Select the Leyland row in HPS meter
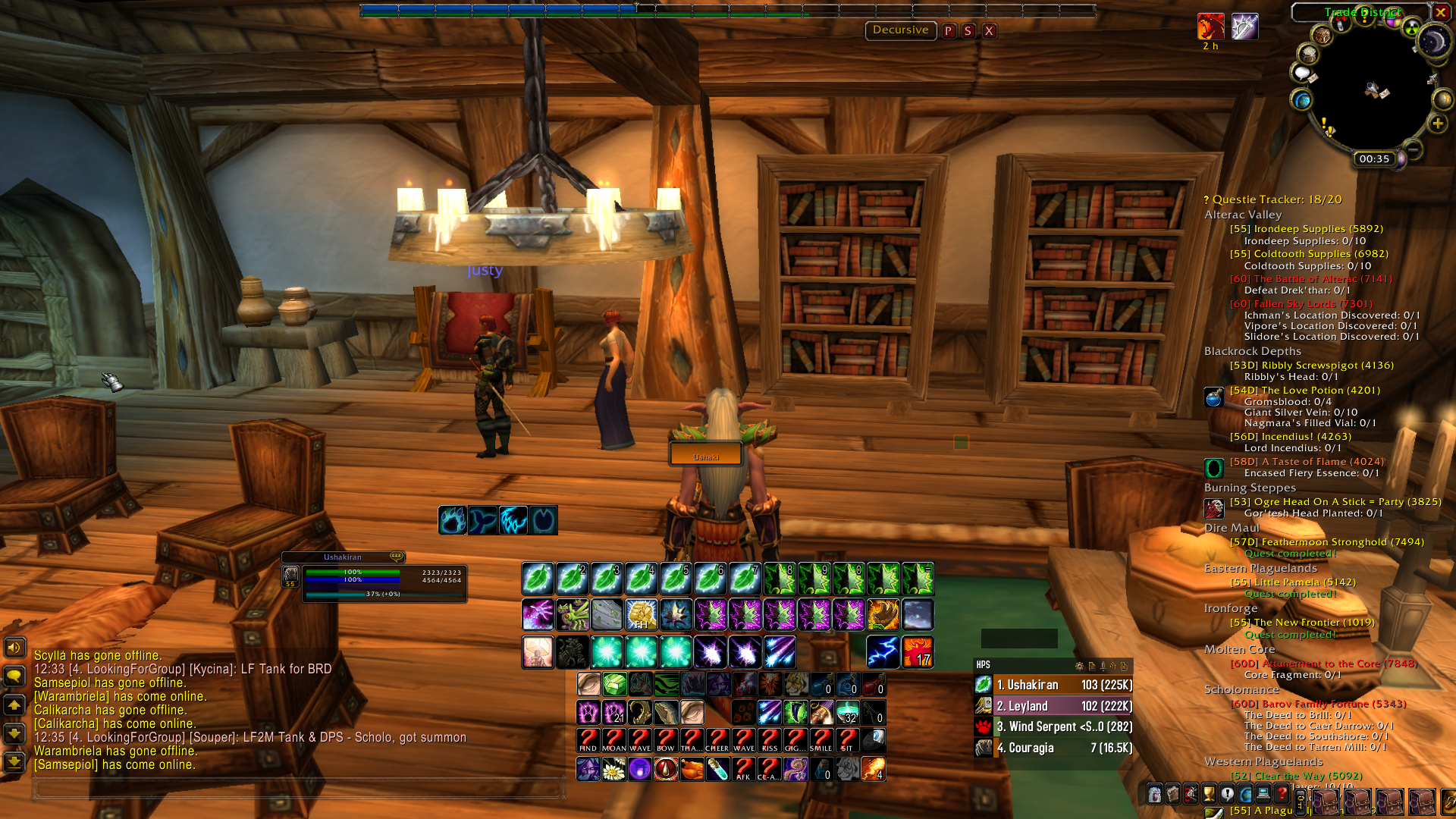The image size is (1456, 819). point(1062,706)
